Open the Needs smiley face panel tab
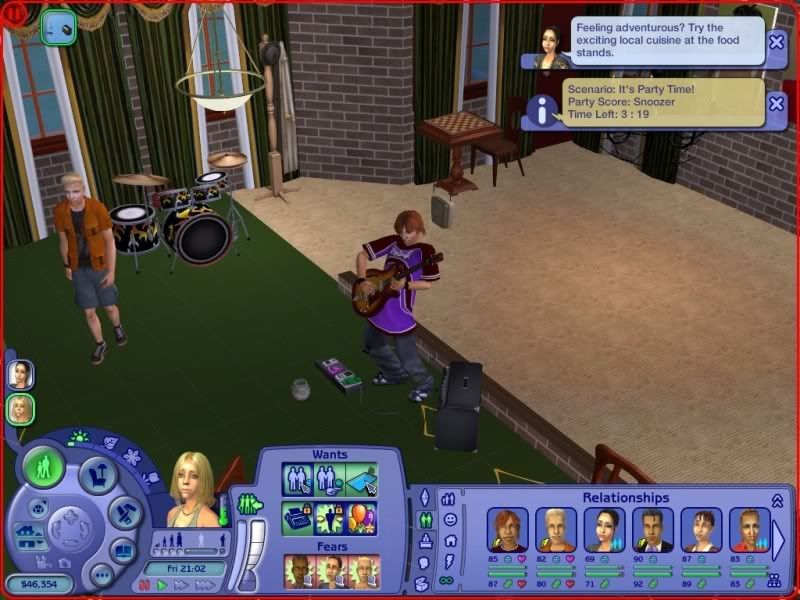The width and height of the screenshot is (800, 600). 450,521
